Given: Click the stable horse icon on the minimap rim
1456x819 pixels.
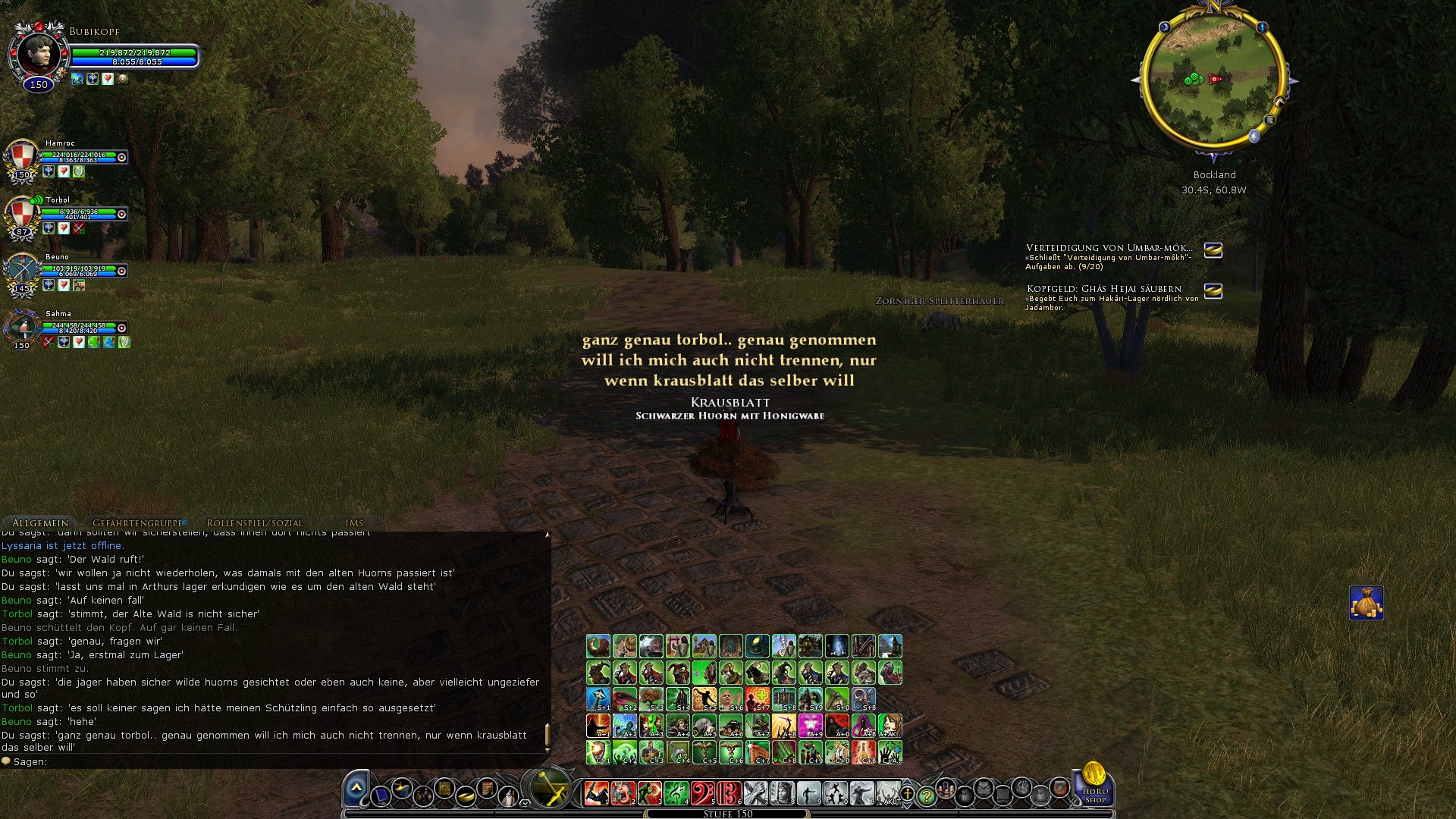Looking at the screenshot, I should (x=1279, y=102).
